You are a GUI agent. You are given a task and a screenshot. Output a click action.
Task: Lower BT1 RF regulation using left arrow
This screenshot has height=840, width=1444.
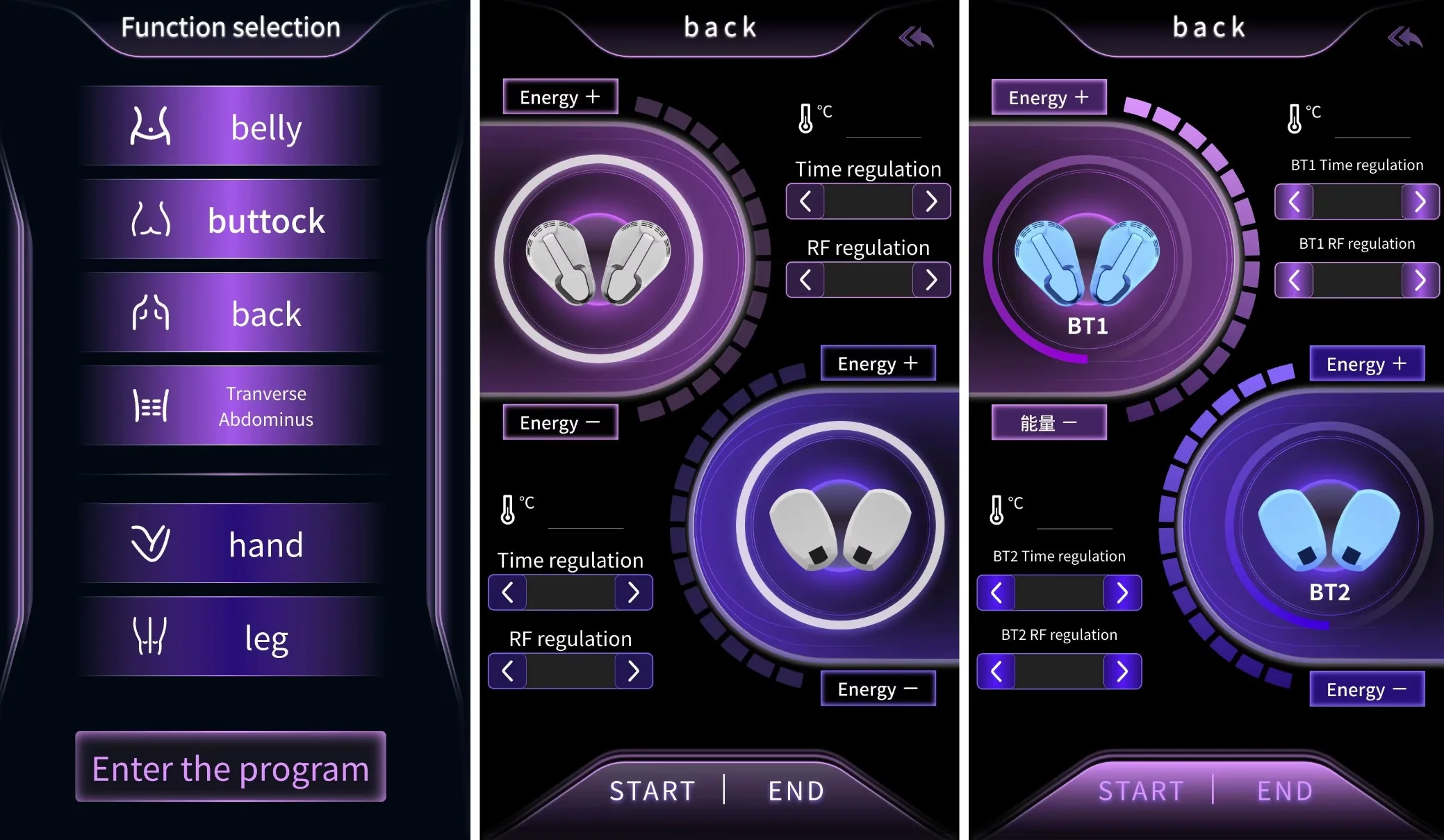point(1294,281)
